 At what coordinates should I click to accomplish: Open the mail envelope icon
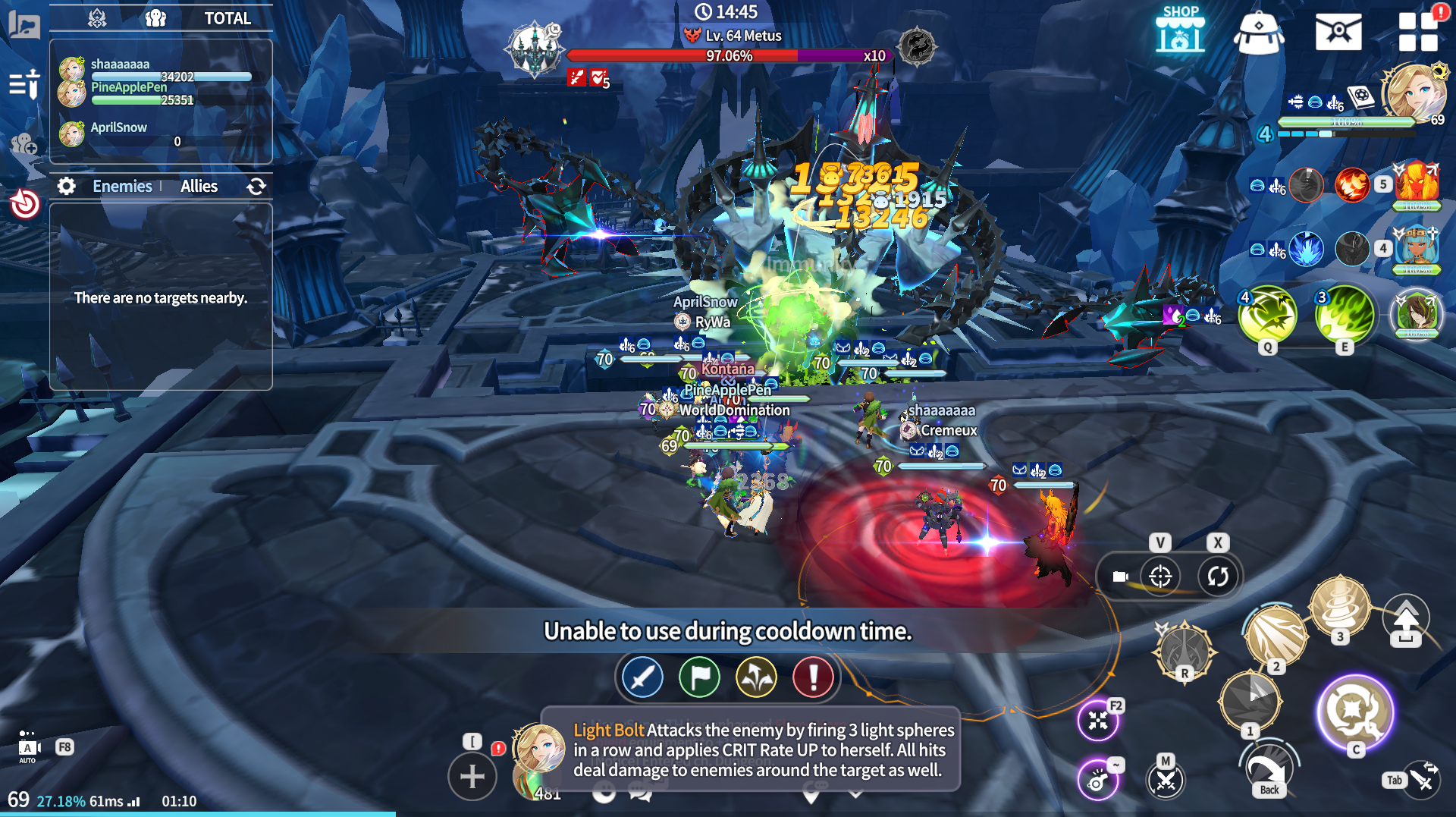1338,32
